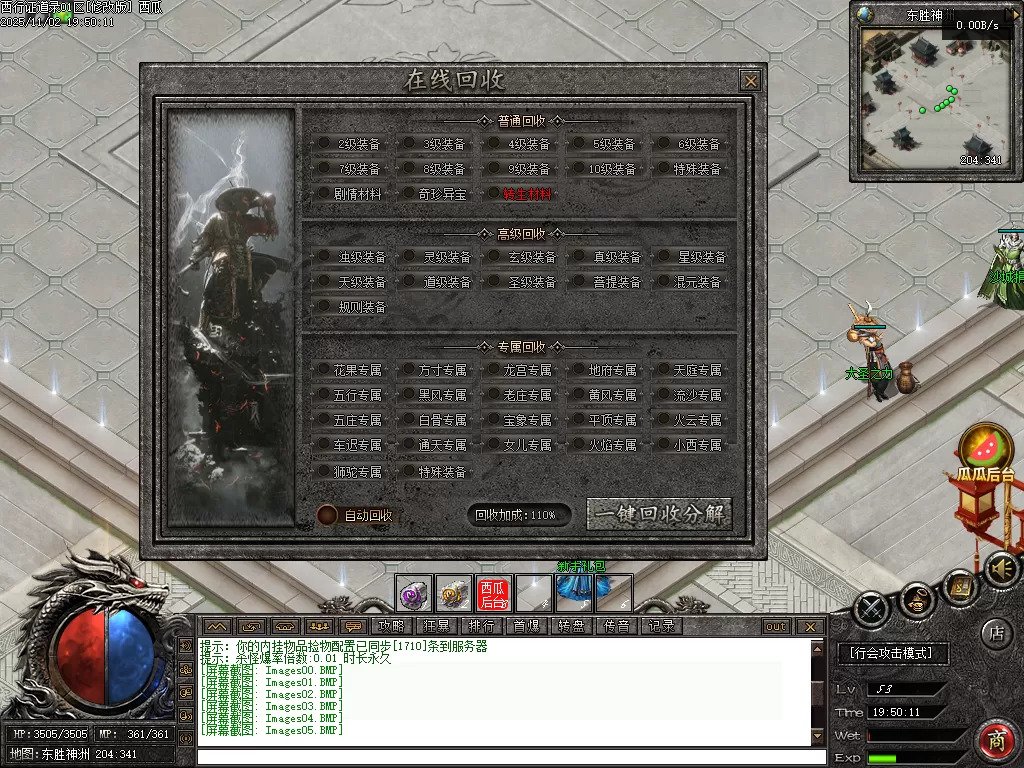Select the red 转生材料 option
Viewport: 1024px width, 768px height.
click(494, 194)
